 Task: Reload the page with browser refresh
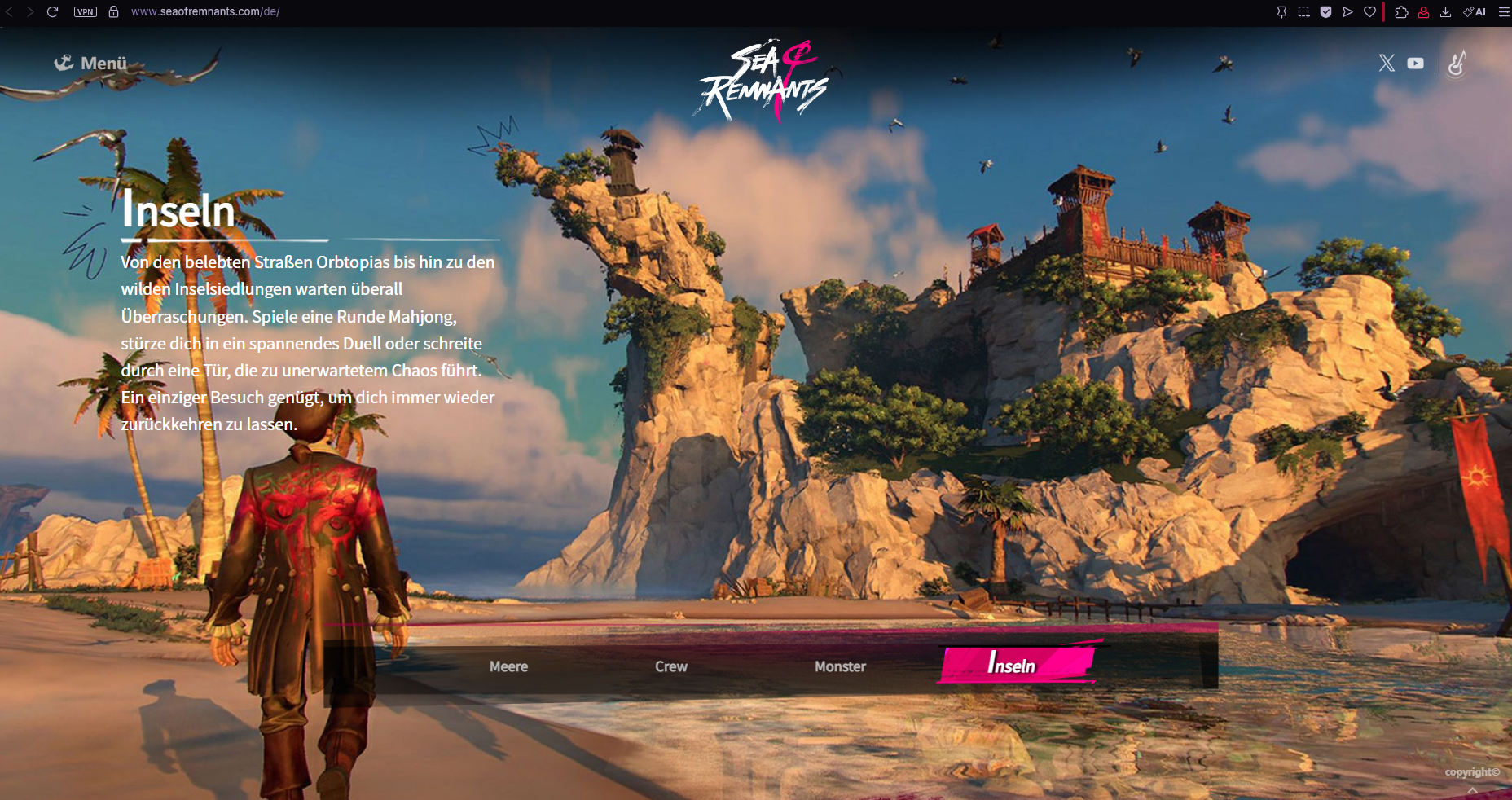[x=52, y=11]
